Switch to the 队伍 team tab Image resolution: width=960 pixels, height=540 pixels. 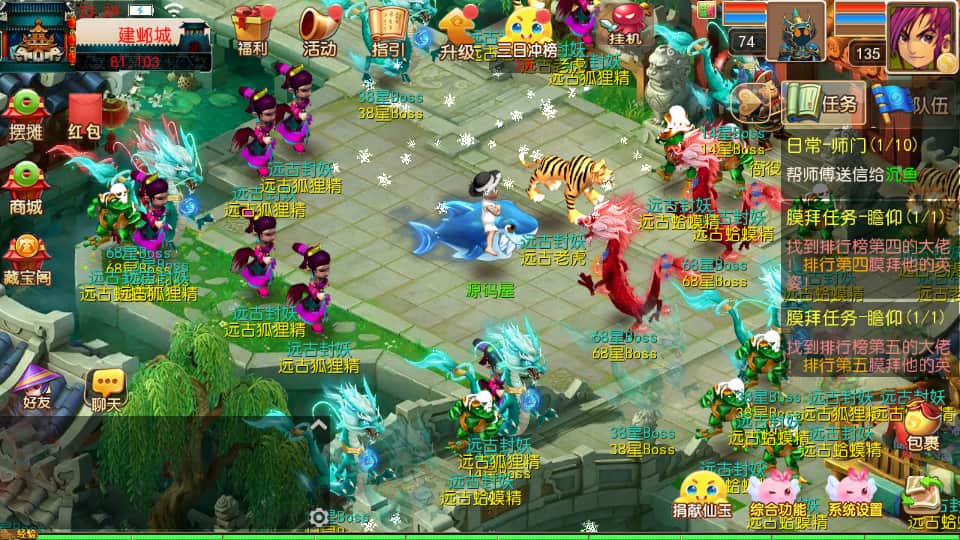tap(912, 101)
